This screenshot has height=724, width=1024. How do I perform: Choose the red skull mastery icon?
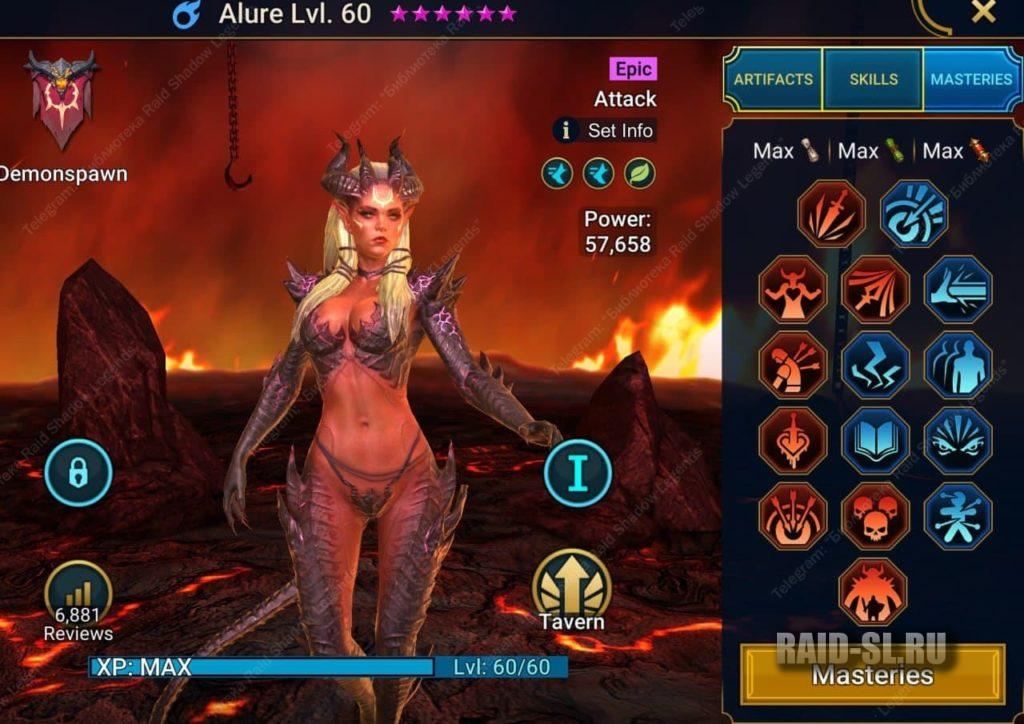875,517
